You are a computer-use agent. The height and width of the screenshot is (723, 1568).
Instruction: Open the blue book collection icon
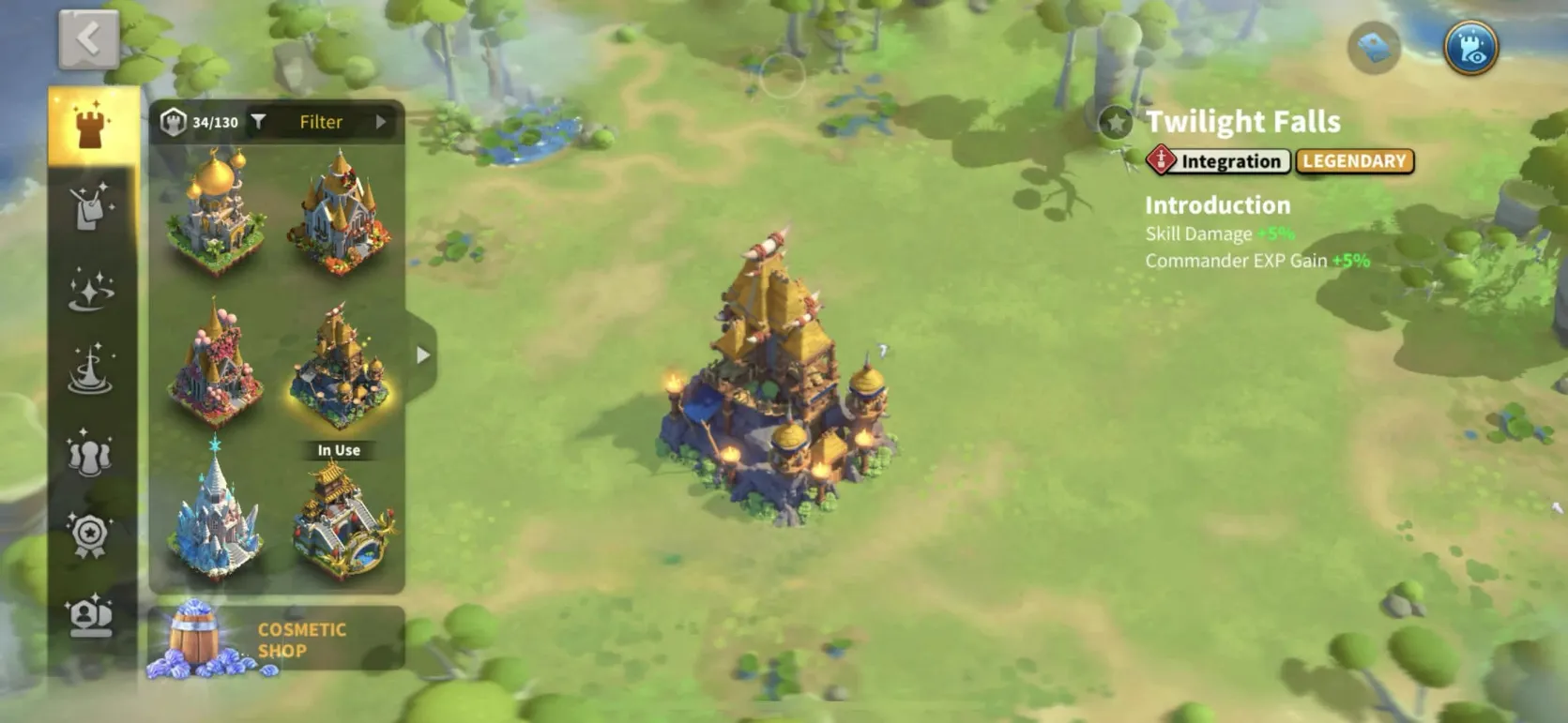click(x=1374, y=47)
